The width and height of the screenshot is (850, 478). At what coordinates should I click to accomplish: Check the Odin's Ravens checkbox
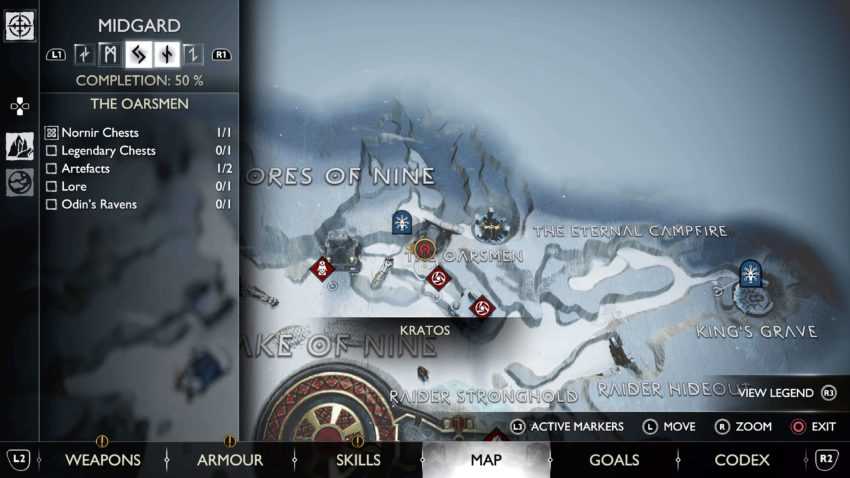coord(52,205)
